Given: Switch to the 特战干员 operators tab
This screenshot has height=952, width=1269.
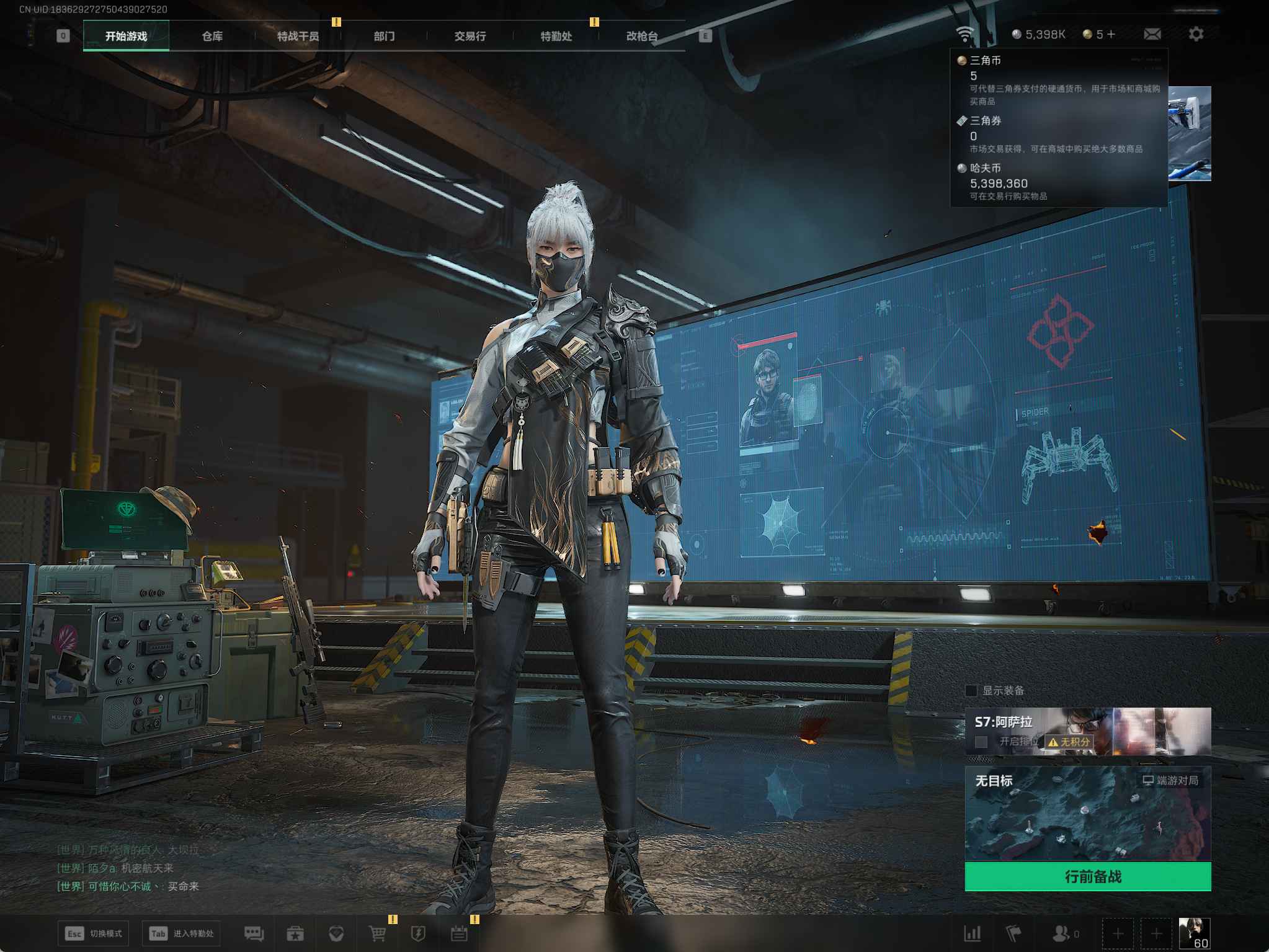Looking at the screenshot, I should (x=298, y=36).
